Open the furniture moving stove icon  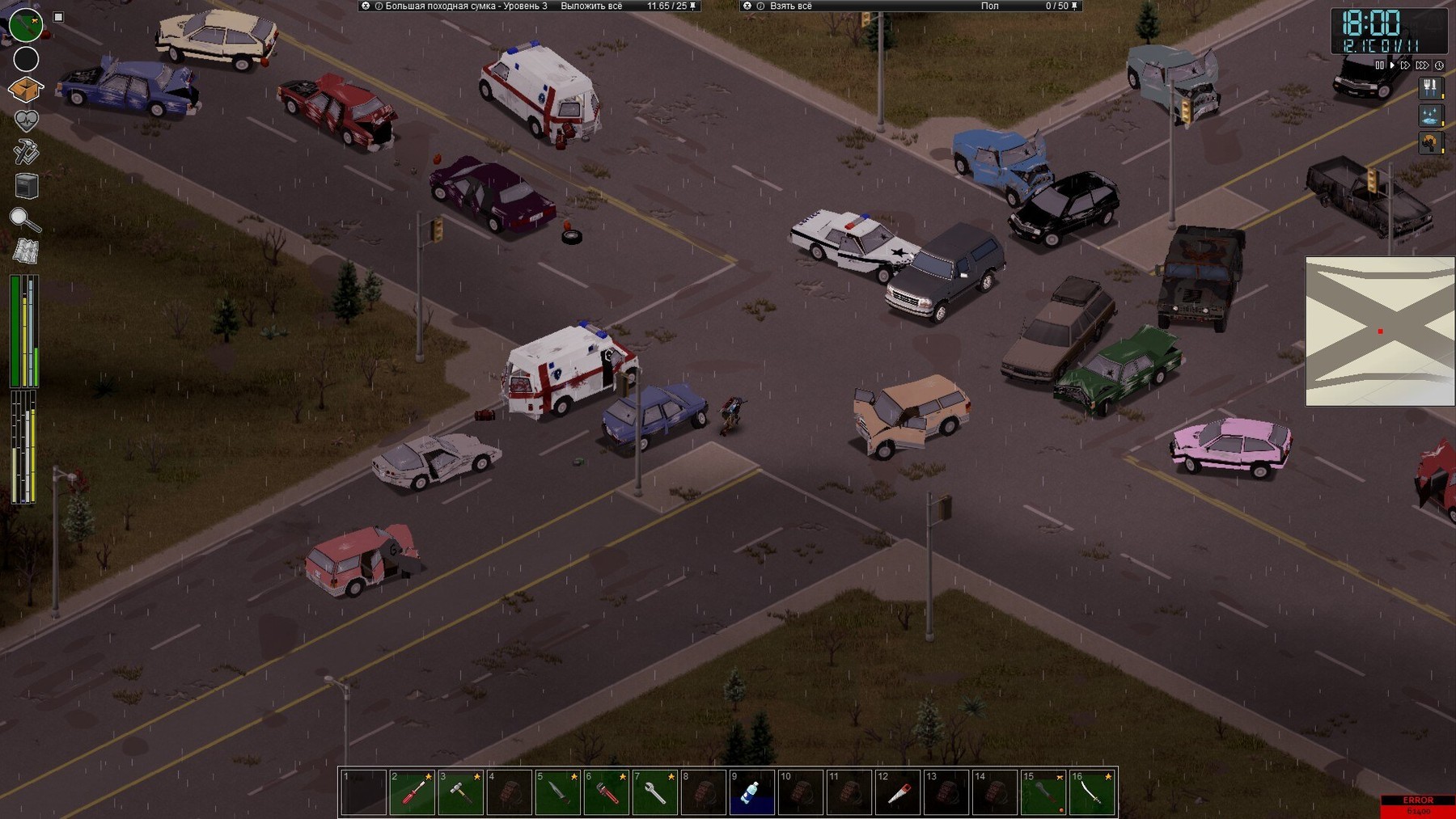coord(27,186)
